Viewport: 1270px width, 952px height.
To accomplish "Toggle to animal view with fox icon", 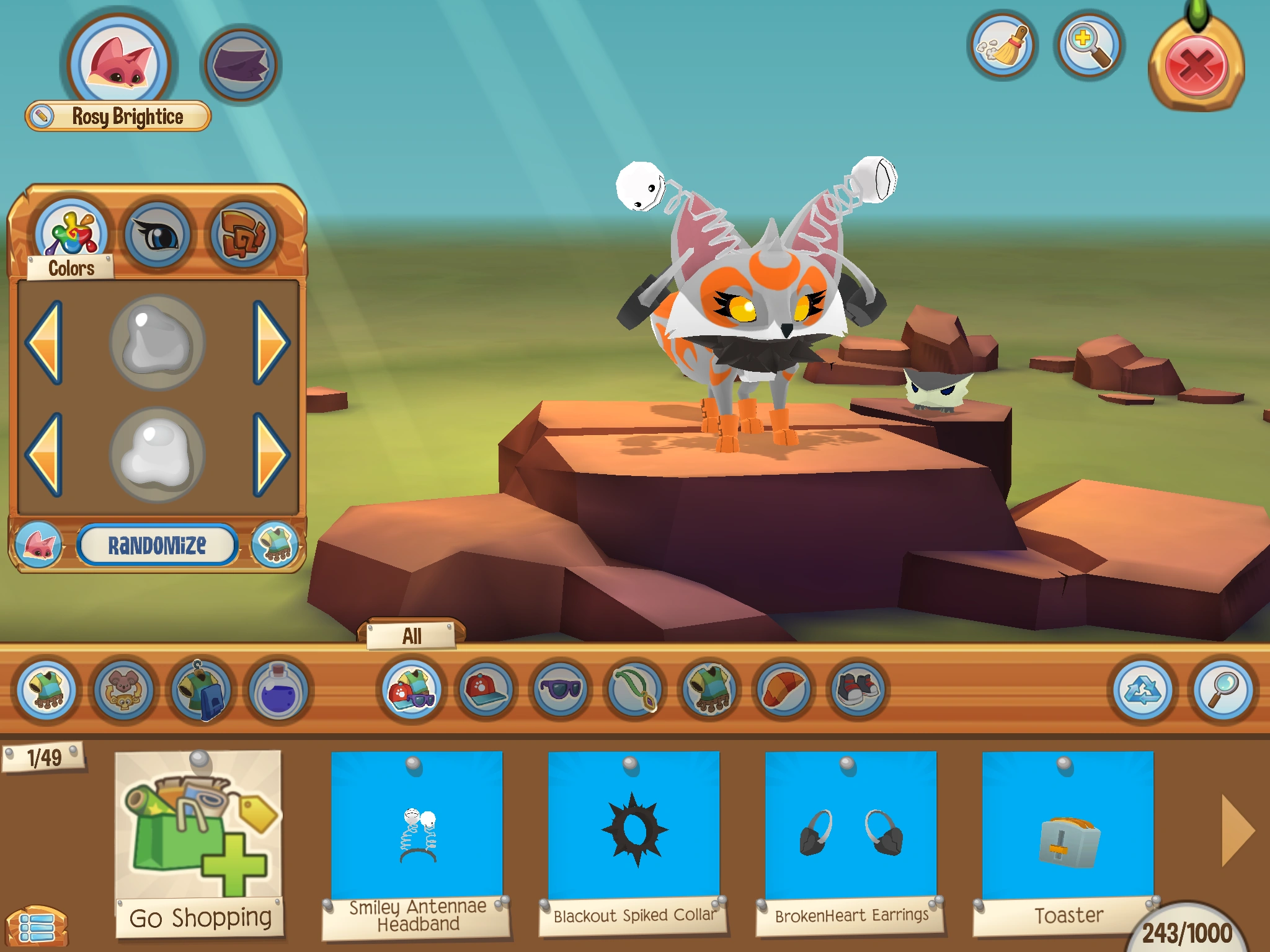I will pos(40,545).
